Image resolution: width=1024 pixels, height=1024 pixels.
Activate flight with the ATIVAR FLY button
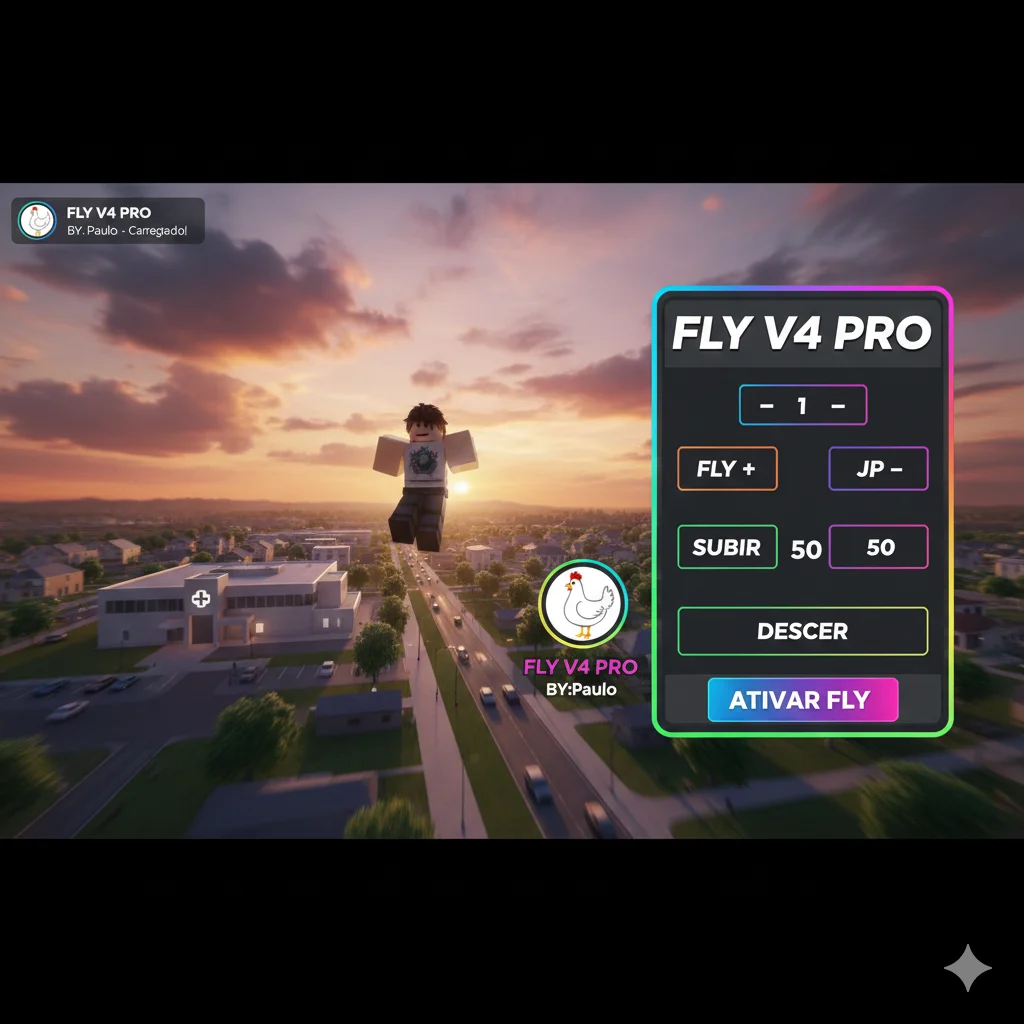coord(802,700)
